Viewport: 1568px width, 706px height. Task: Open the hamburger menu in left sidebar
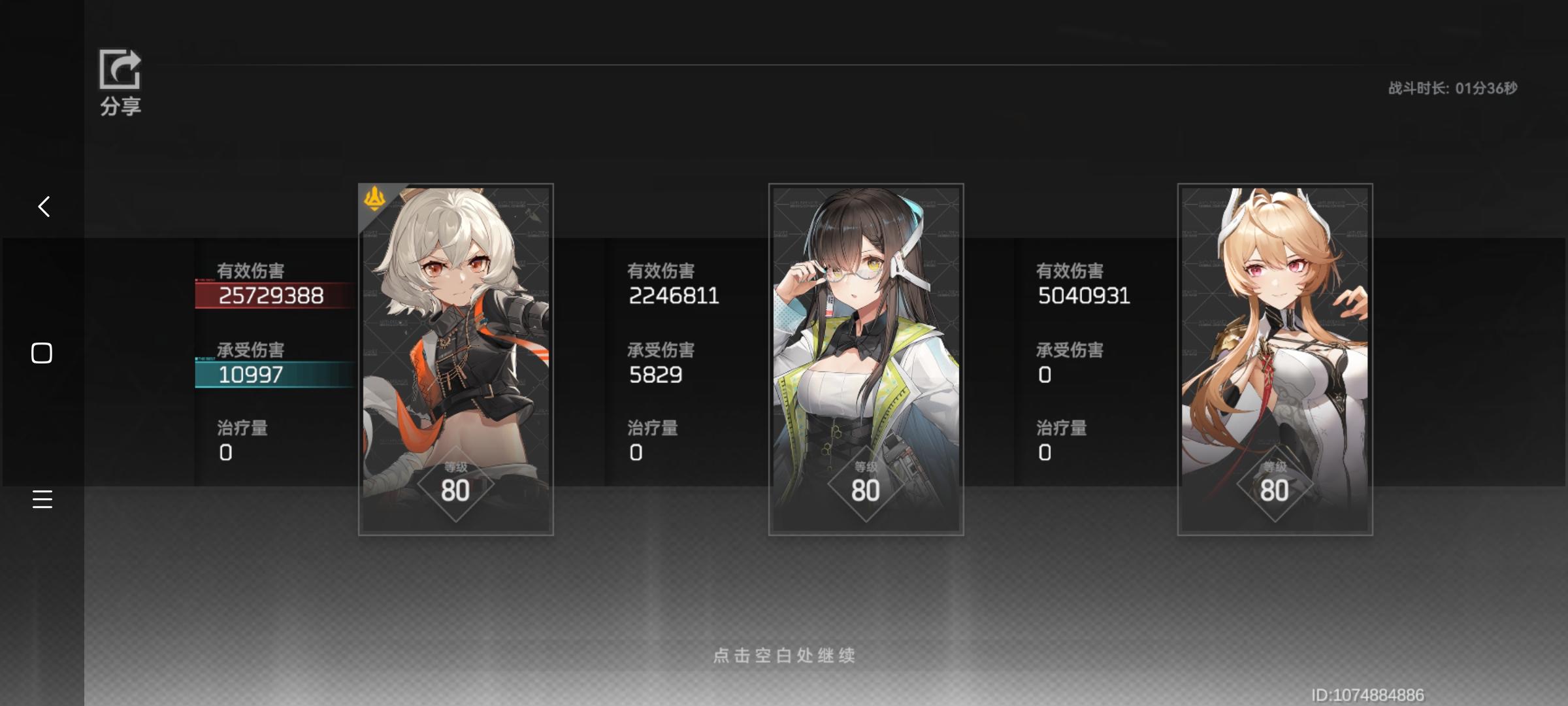tap(42, 499)
